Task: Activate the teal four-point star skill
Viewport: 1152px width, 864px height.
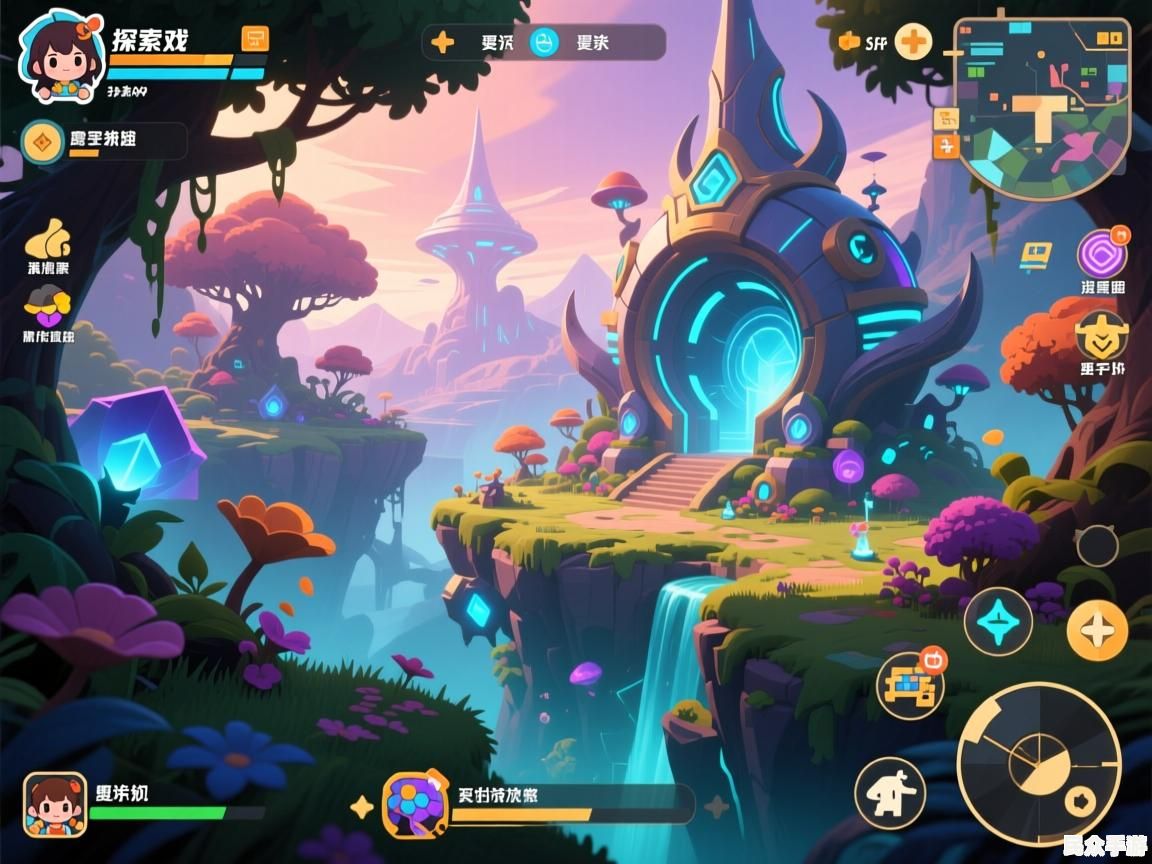Action: point(998,622)
